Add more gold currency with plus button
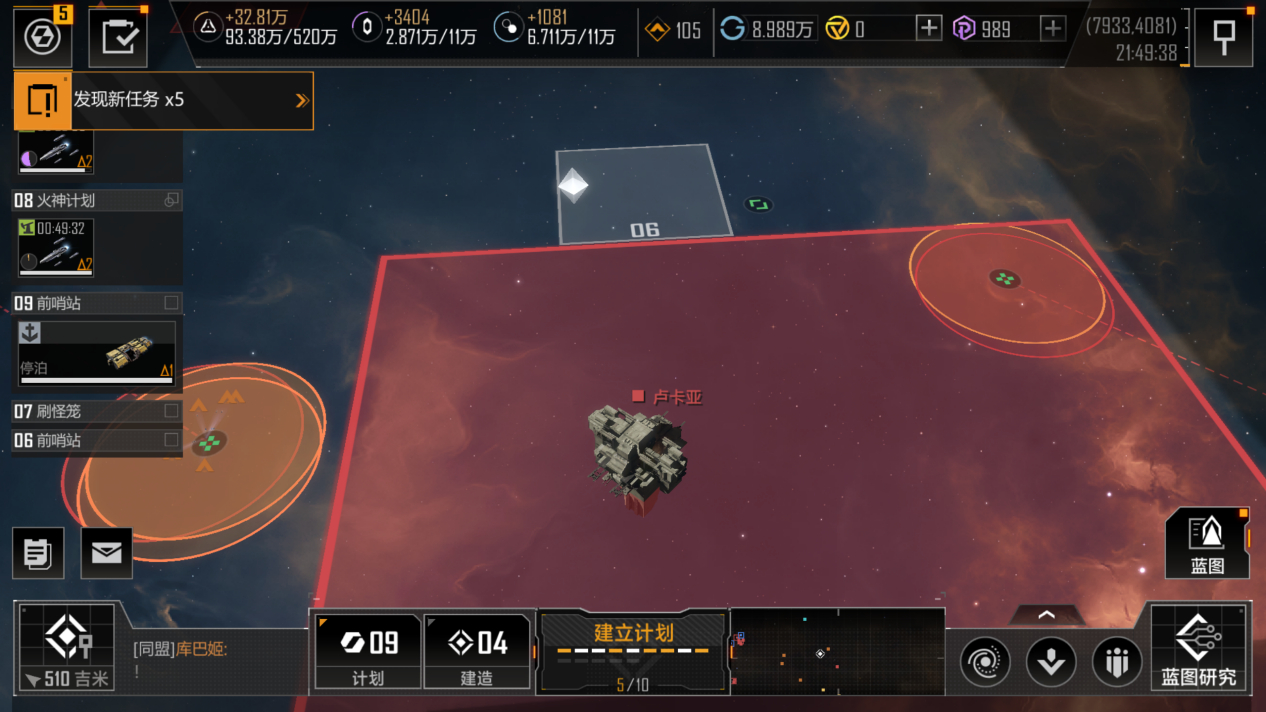Image resolution: width=1266 pixels, height=712 pixels. pyautogui.click(x=928, y=29)
